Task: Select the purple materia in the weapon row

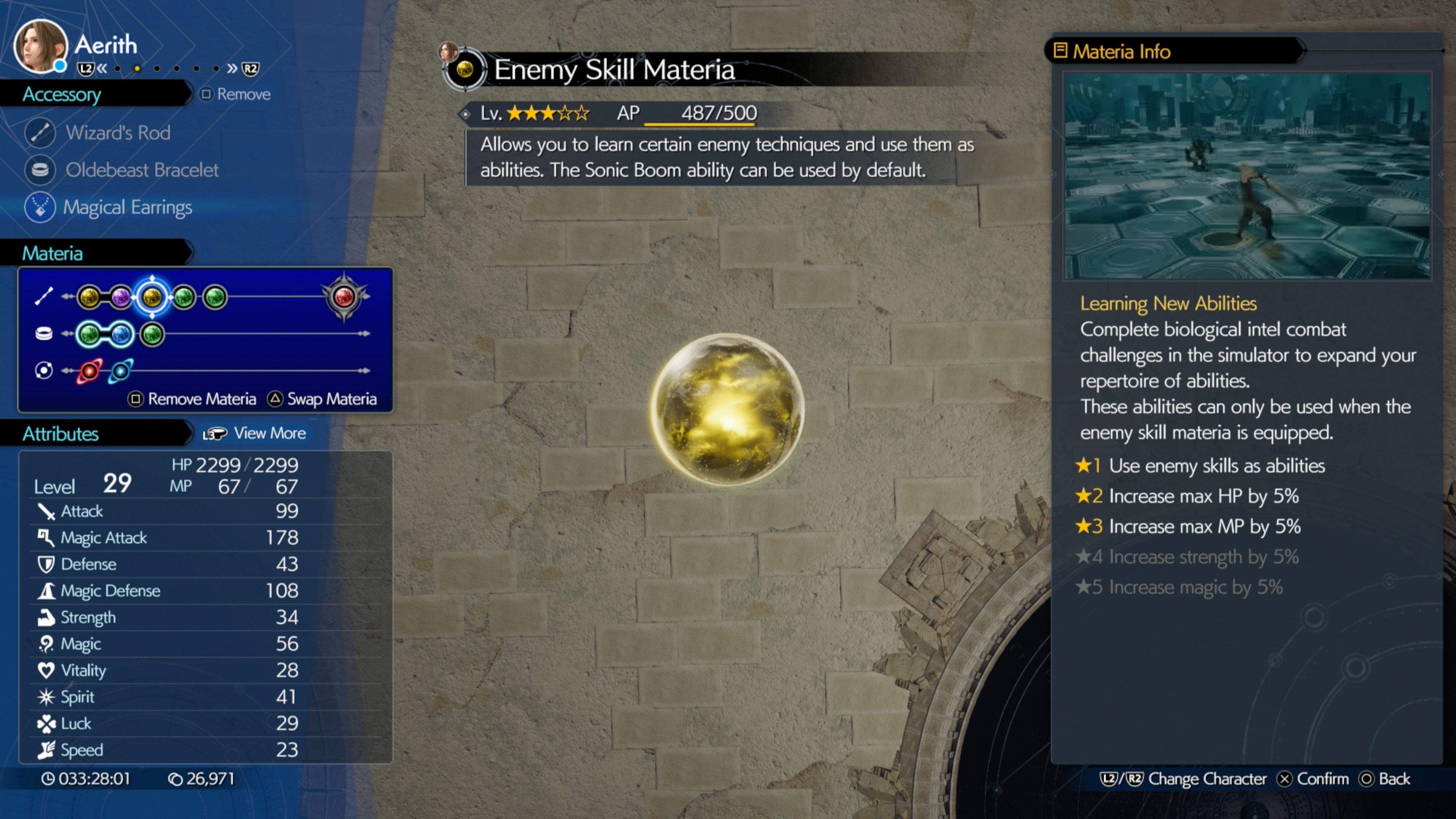Action: click(121, 297)
